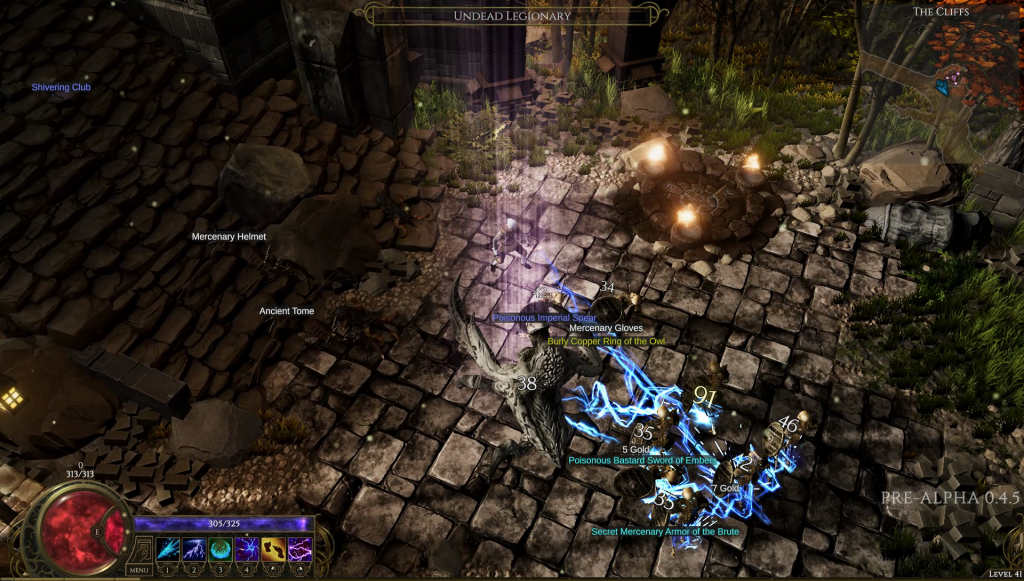1024x581 pixels.
Task: Select the Mercenary Gloves loot label
Action: [606, 328]
